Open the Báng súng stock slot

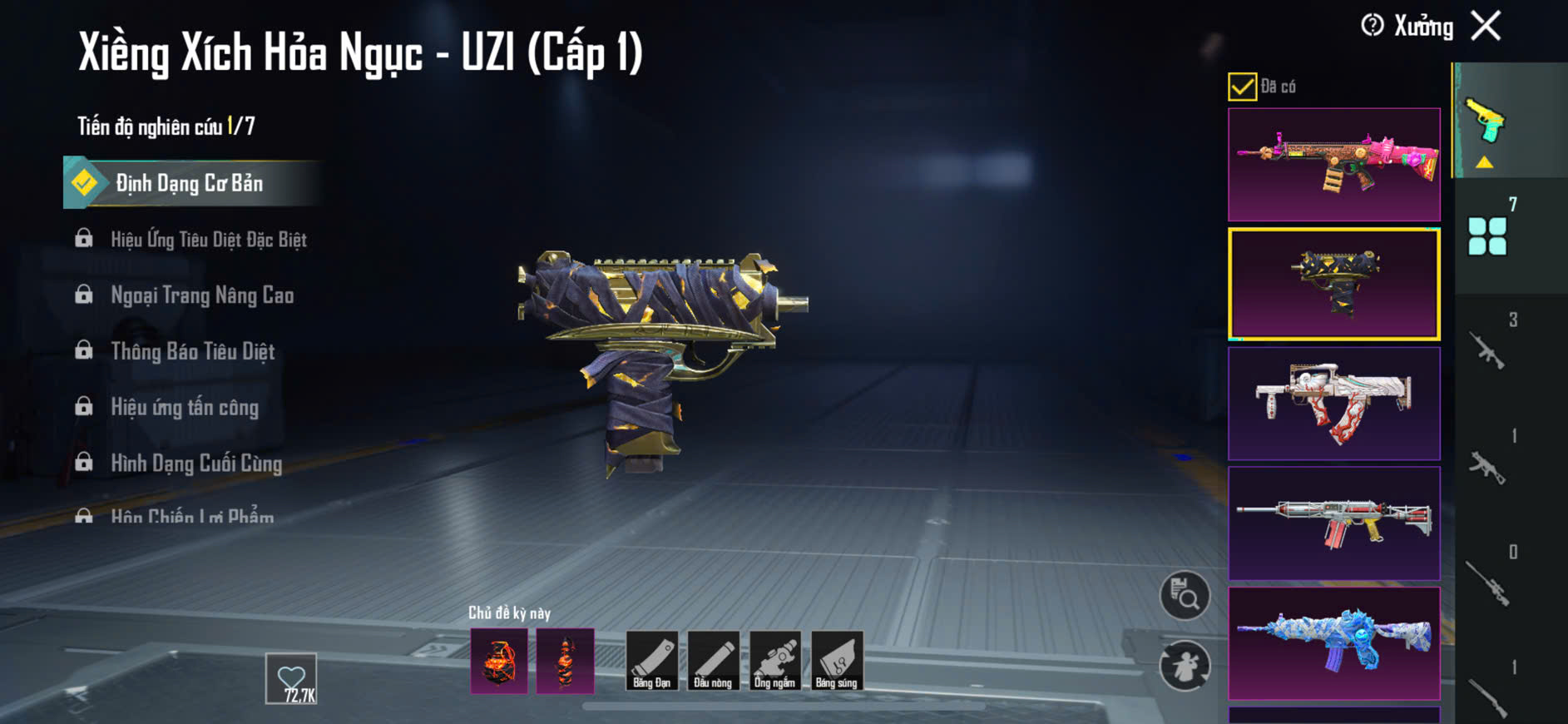coord(836,661)
